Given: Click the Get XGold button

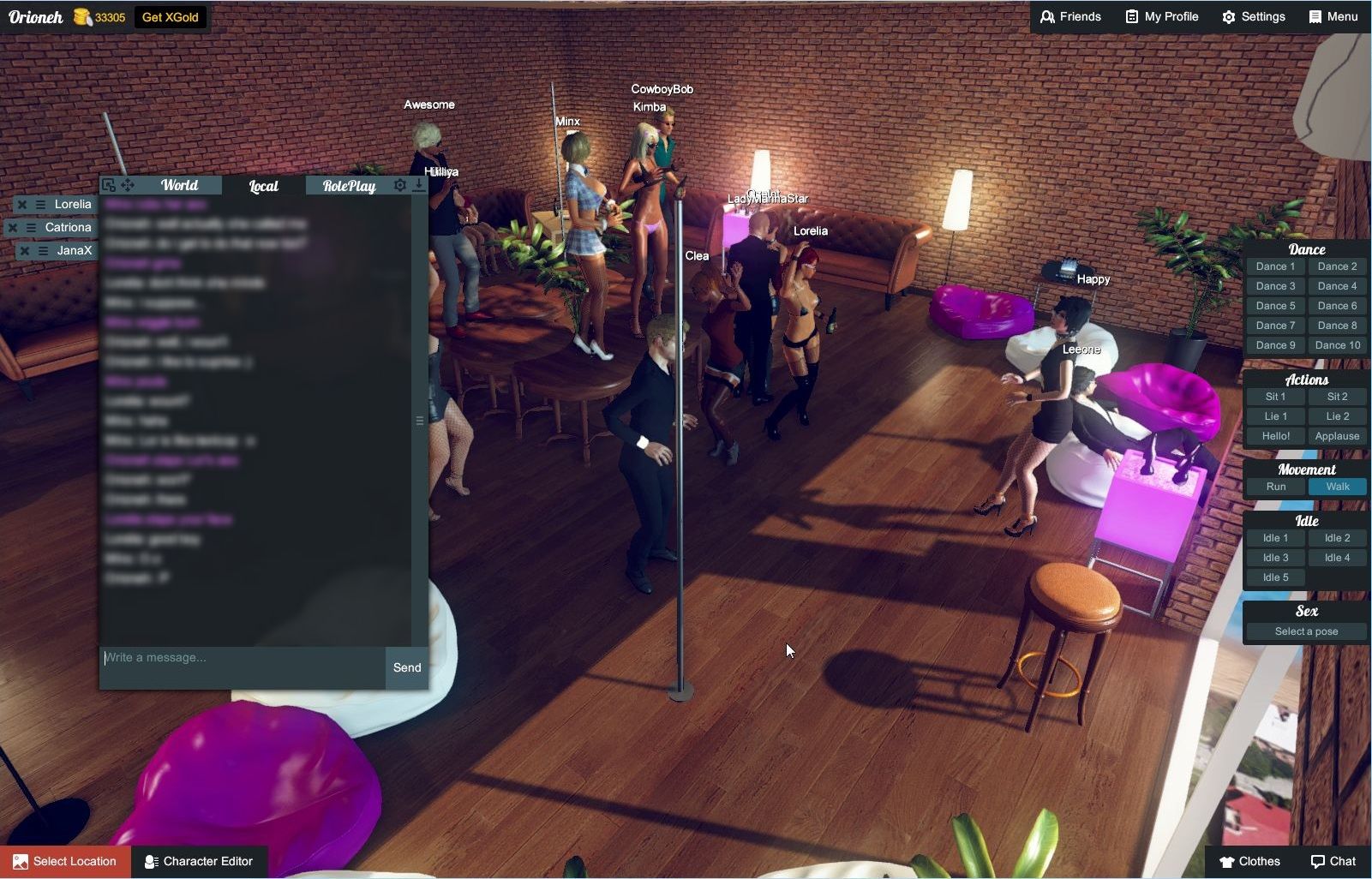Looking at the screenshot, I should 171,16.
